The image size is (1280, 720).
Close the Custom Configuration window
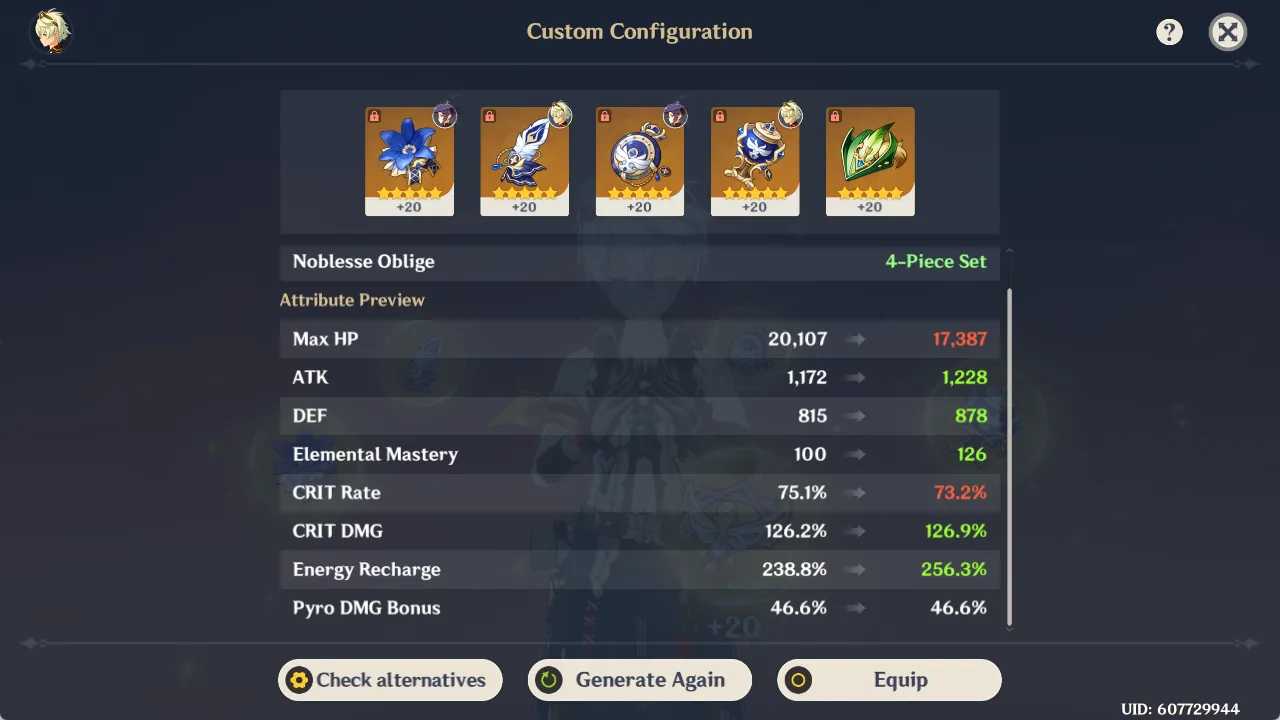(x=1227, y=31)
